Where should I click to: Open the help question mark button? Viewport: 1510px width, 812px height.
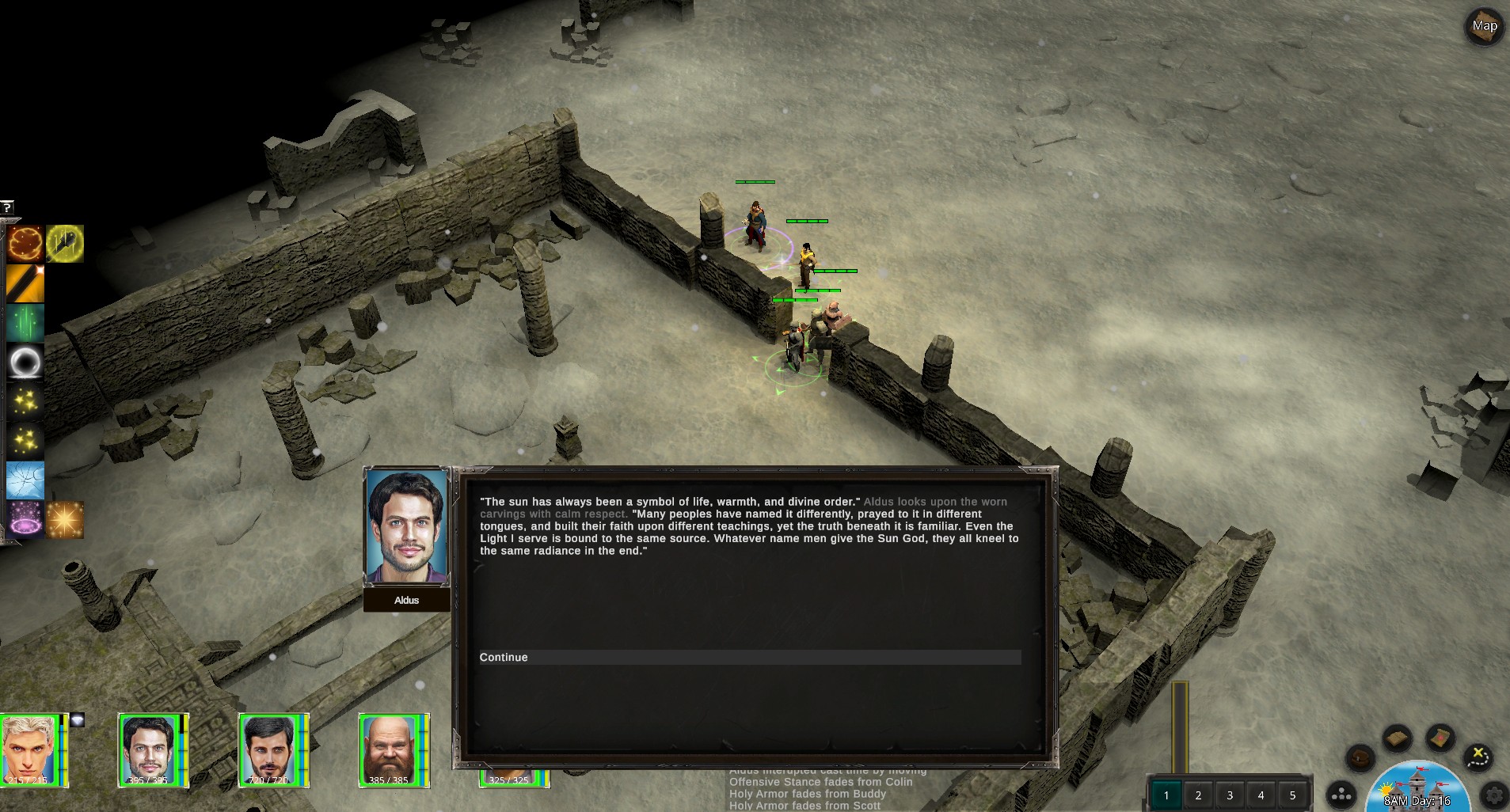[x=6, y=207]
